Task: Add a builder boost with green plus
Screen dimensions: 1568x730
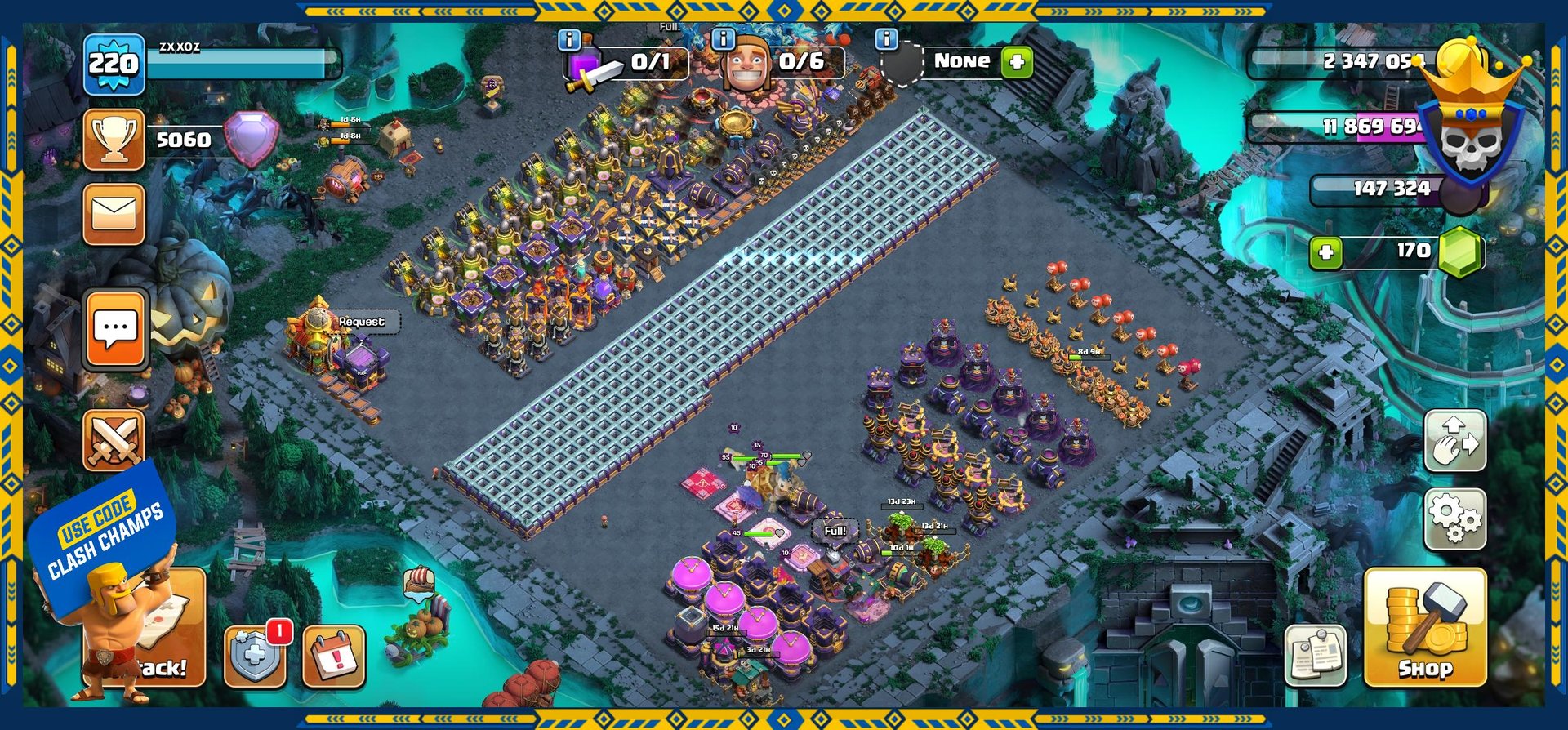Action: [x=1017, y=62]
